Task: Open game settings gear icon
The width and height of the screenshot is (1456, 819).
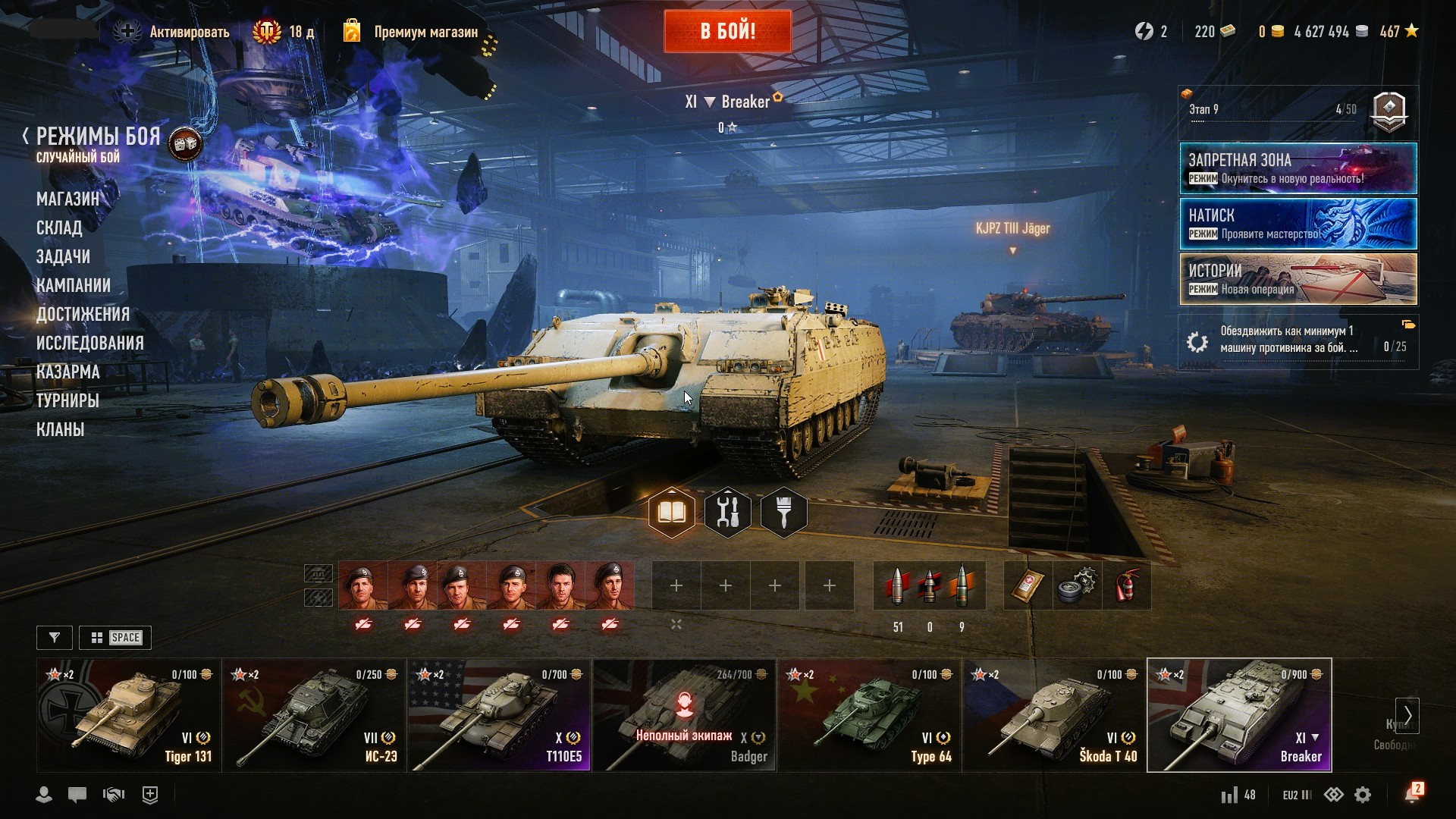Action: (x=1363, y=795)
